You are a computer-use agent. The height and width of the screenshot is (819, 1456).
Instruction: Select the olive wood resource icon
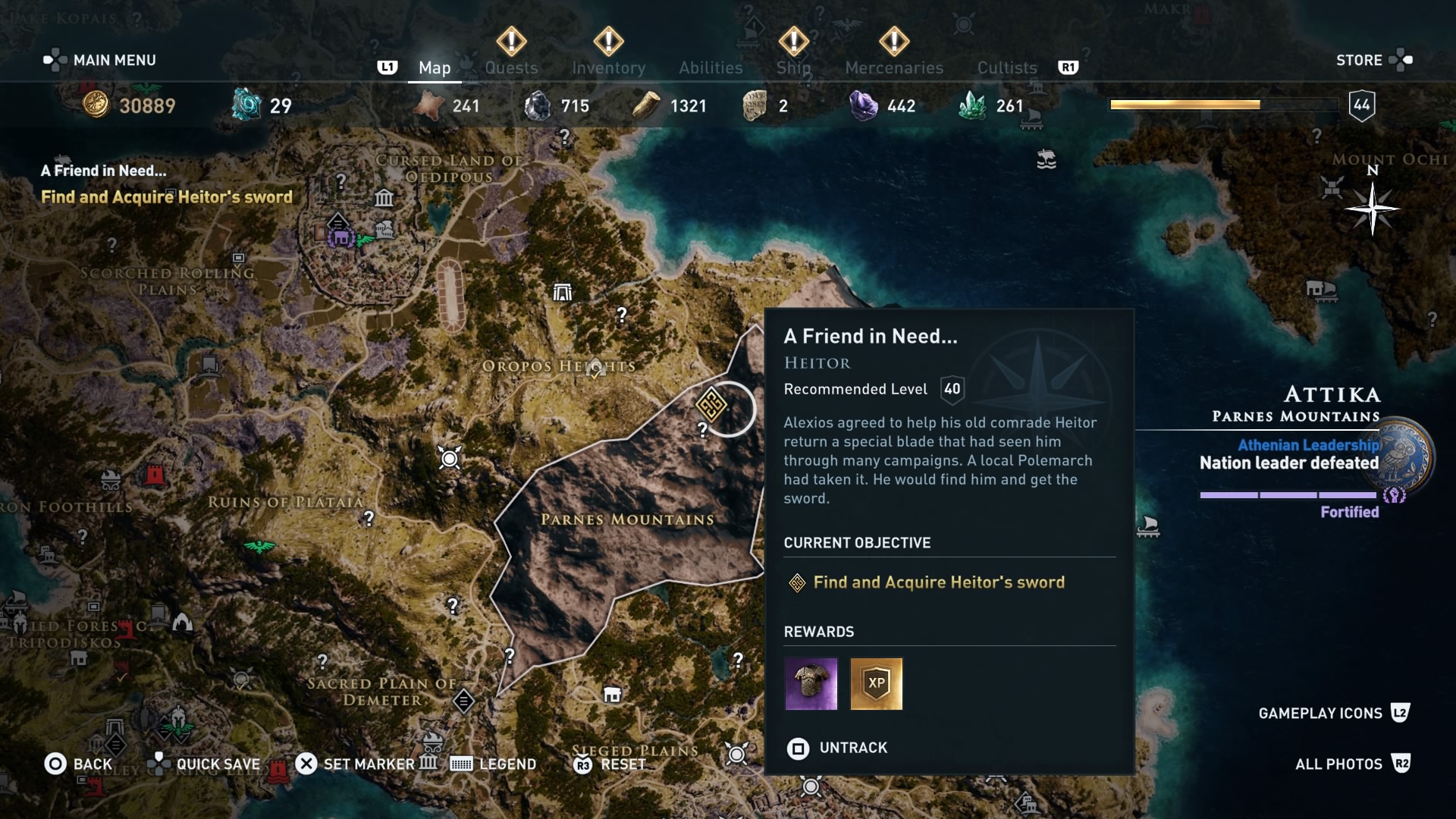tap(645, 105)
